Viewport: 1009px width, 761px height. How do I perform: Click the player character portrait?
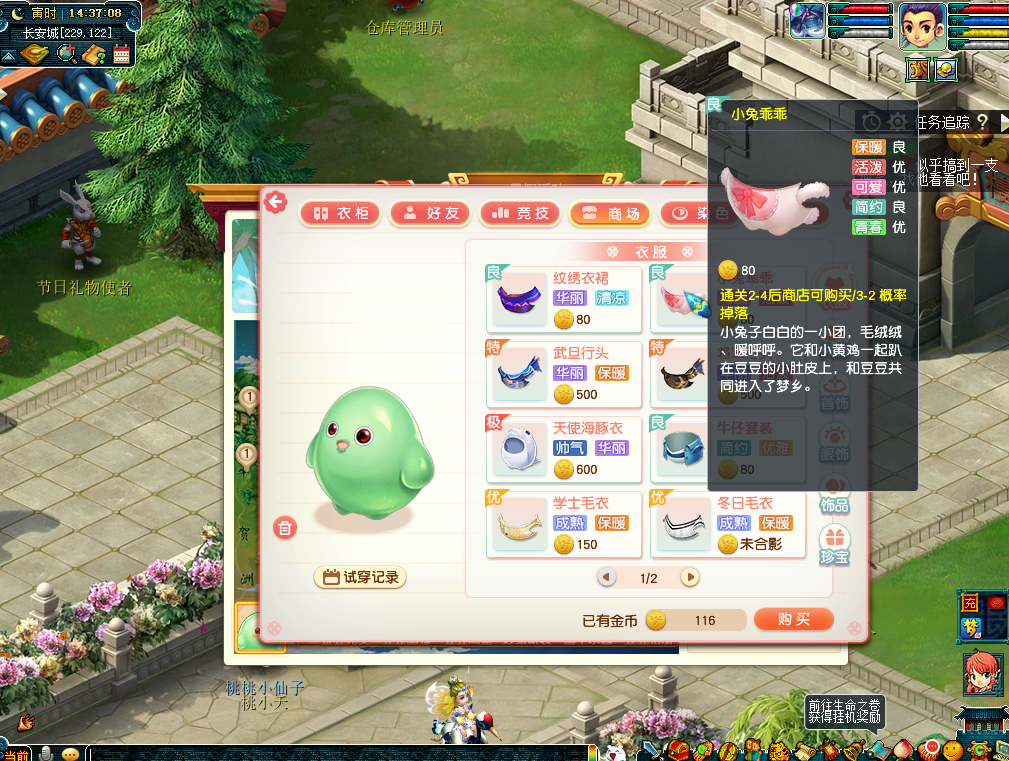coord(922,26)
